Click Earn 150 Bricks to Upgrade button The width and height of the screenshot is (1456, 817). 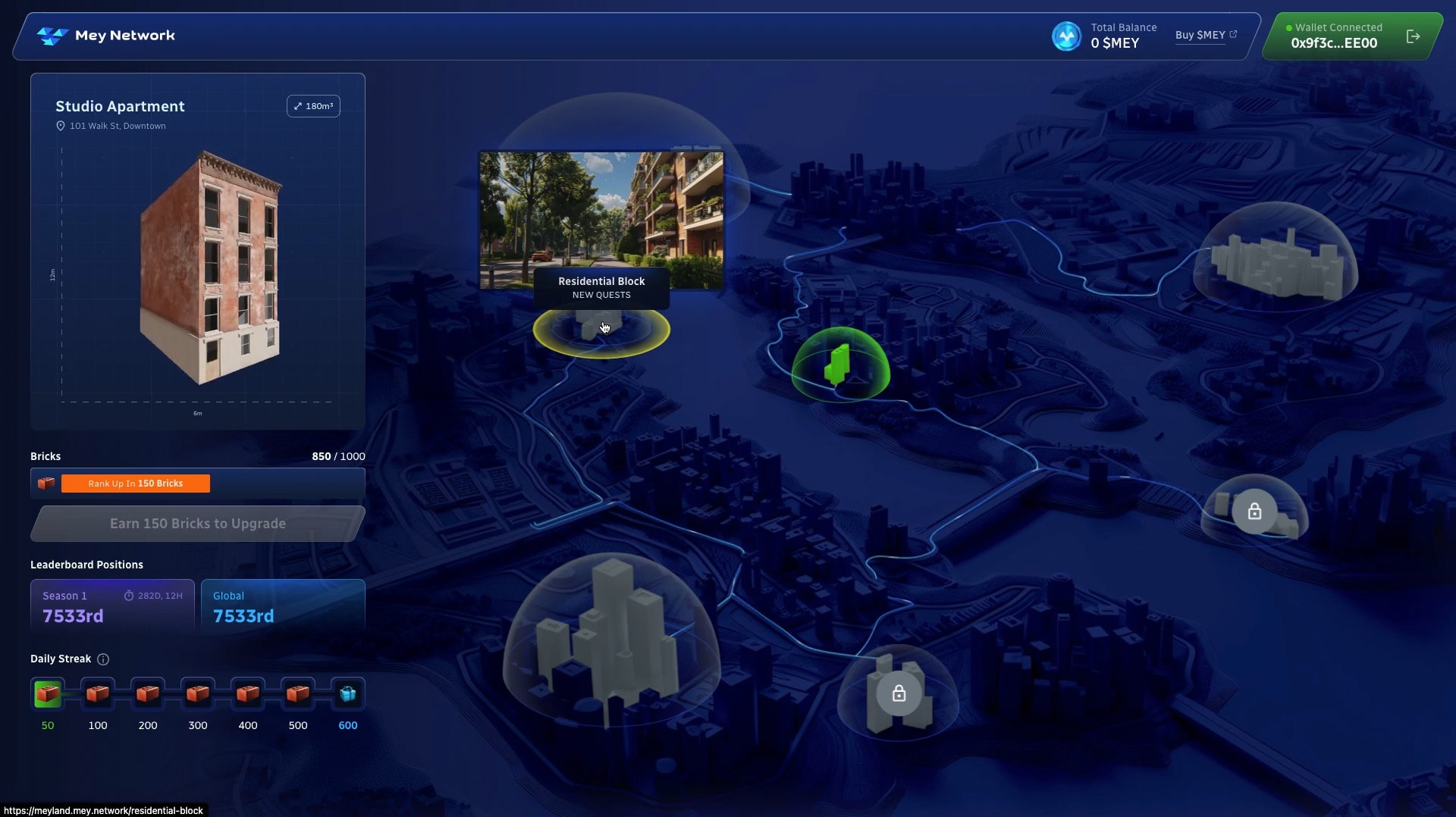(197, 524)
